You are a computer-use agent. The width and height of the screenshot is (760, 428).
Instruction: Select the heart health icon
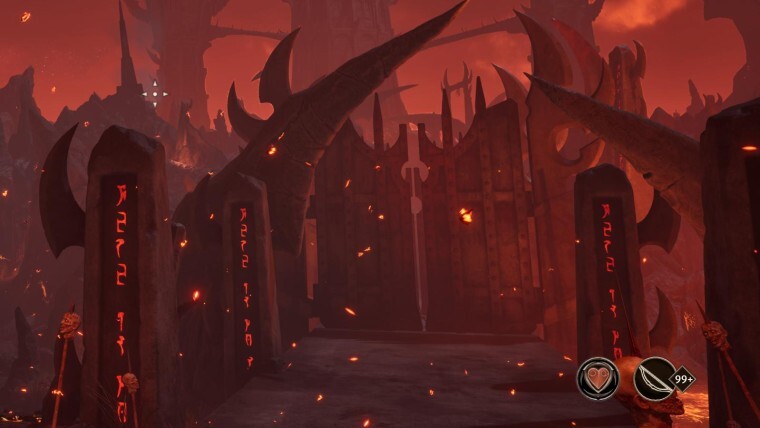[x=597, y=379]
